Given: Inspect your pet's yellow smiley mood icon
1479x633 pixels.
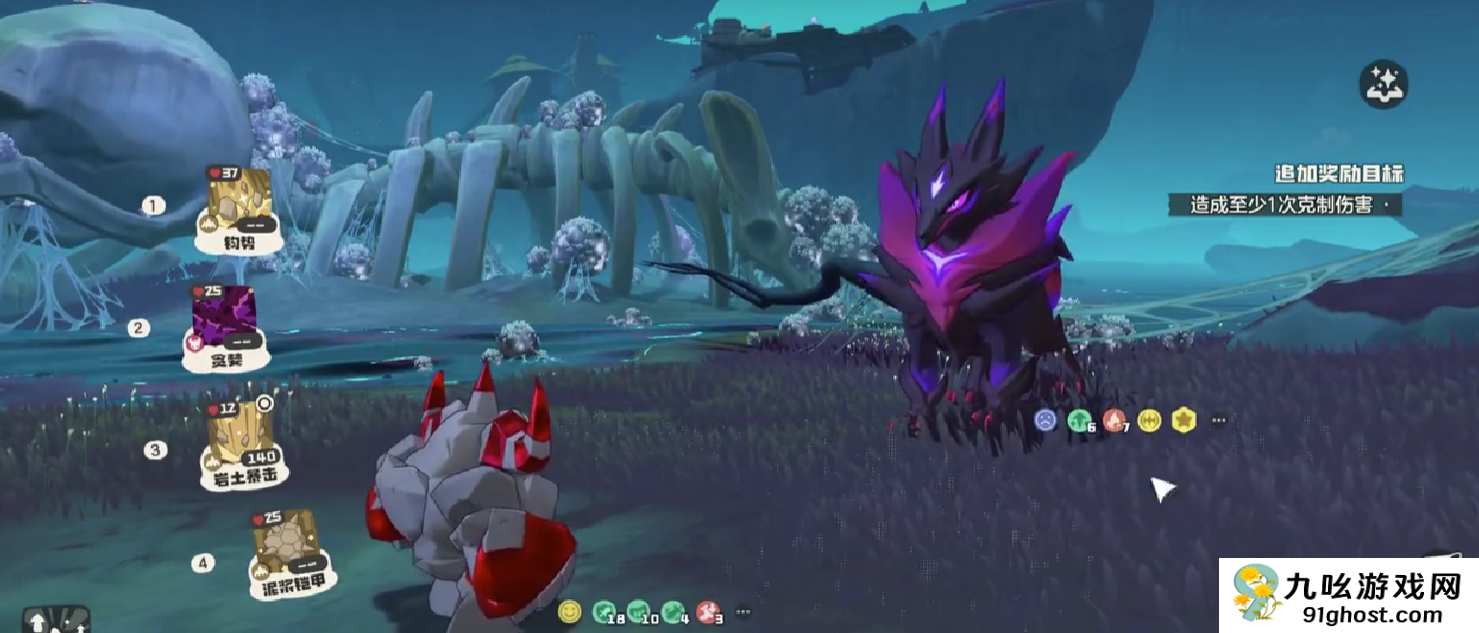Looking at the screenshot, I should coord(569,610).
